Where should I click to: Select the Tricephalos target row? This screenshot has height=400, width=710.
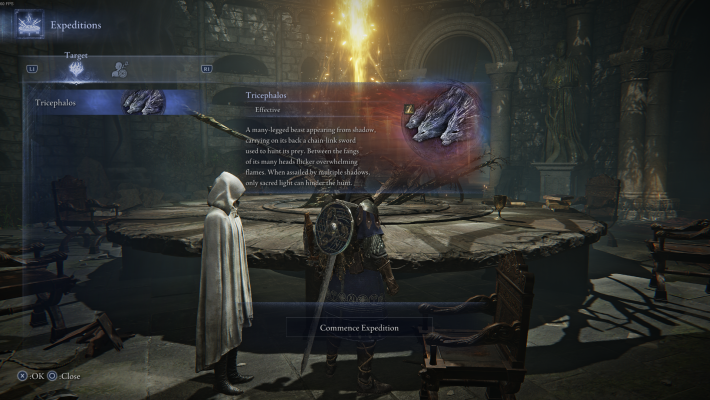tap(100, 102)
